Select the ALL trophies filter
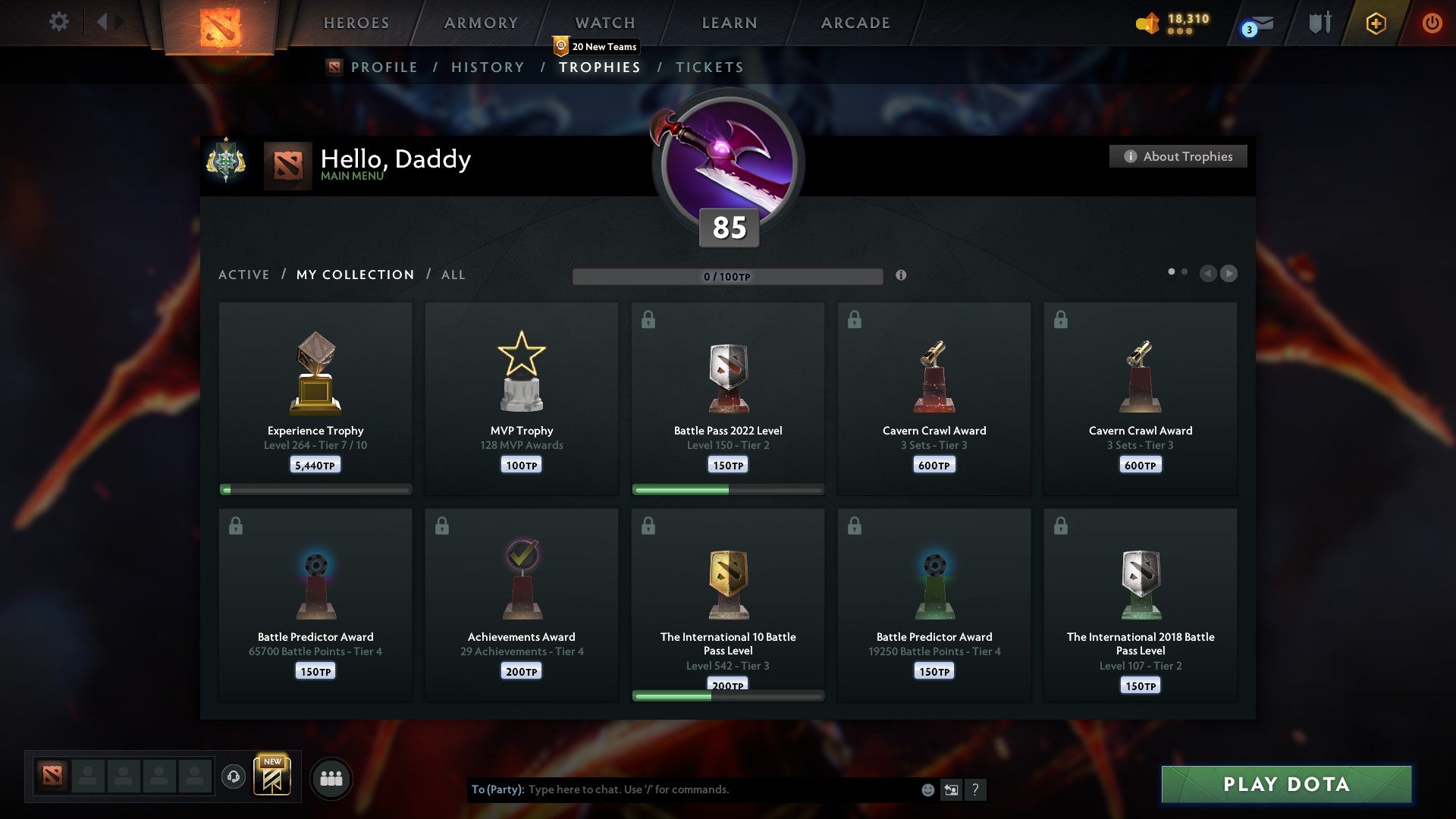Image resolution: width=1456 pixels, height=819 pixels. [453, 275]
